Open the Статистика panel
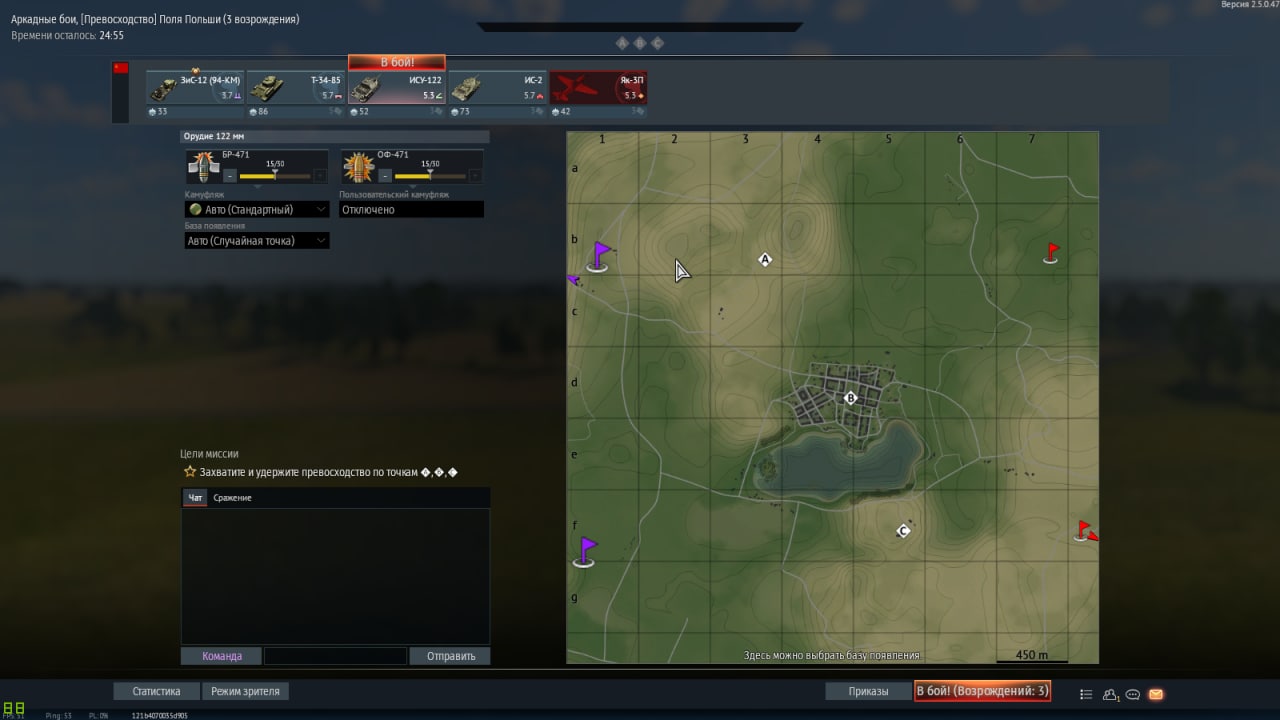The height and width of the screenshot is (720, 1280). point(156,691)
